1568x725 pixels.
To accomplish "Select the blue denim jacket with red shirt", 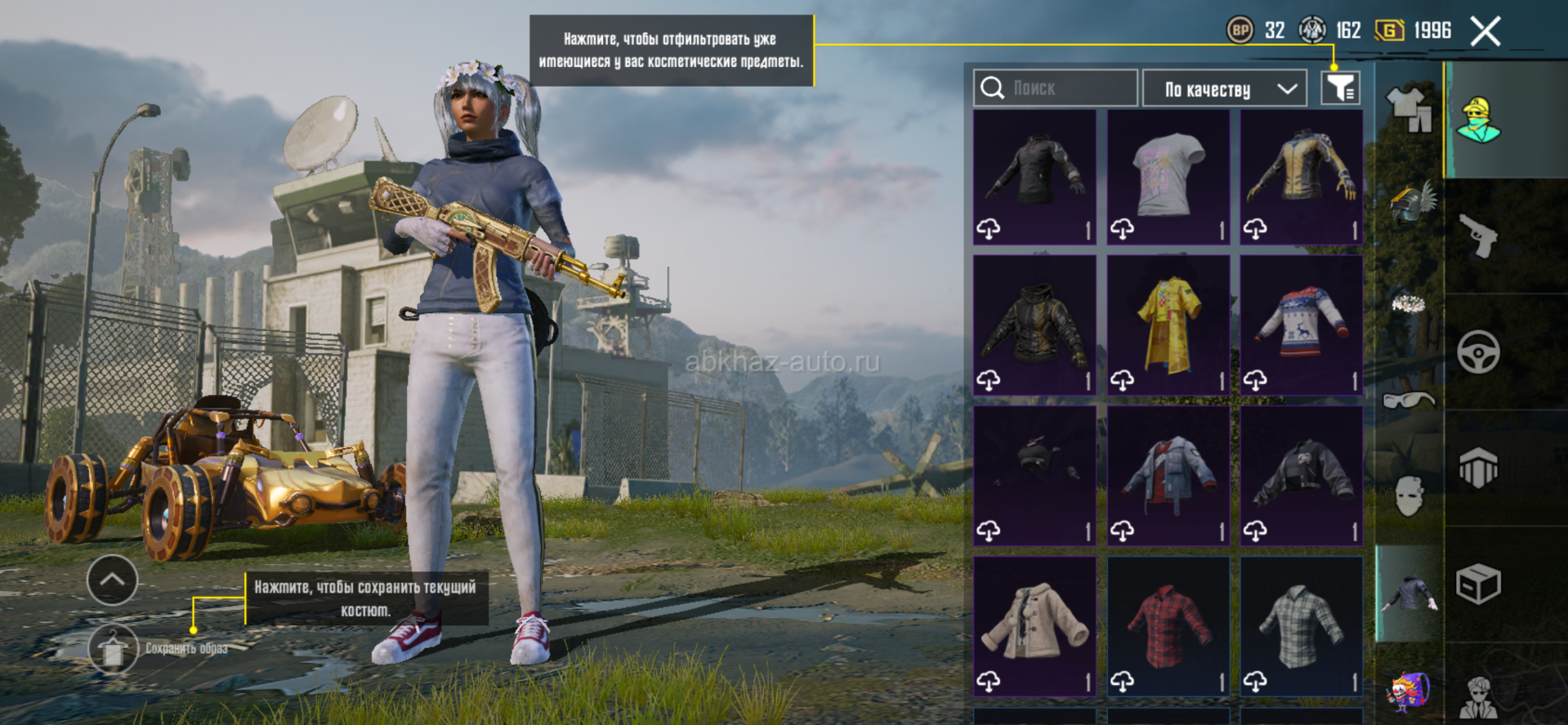I will [1168, 477].
